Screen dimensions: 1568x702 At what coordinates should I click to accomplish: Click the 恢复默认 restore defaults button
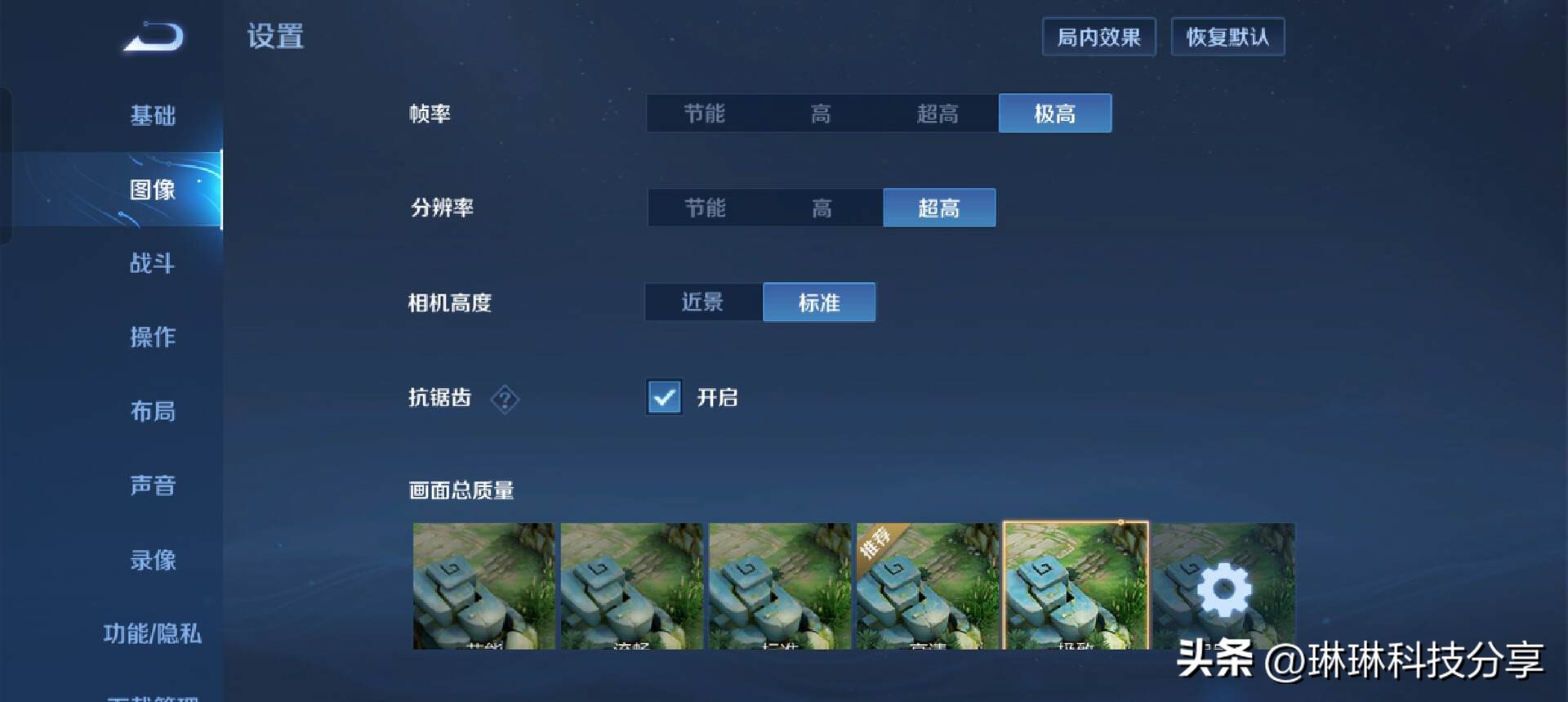click(x=1228, y=37)
